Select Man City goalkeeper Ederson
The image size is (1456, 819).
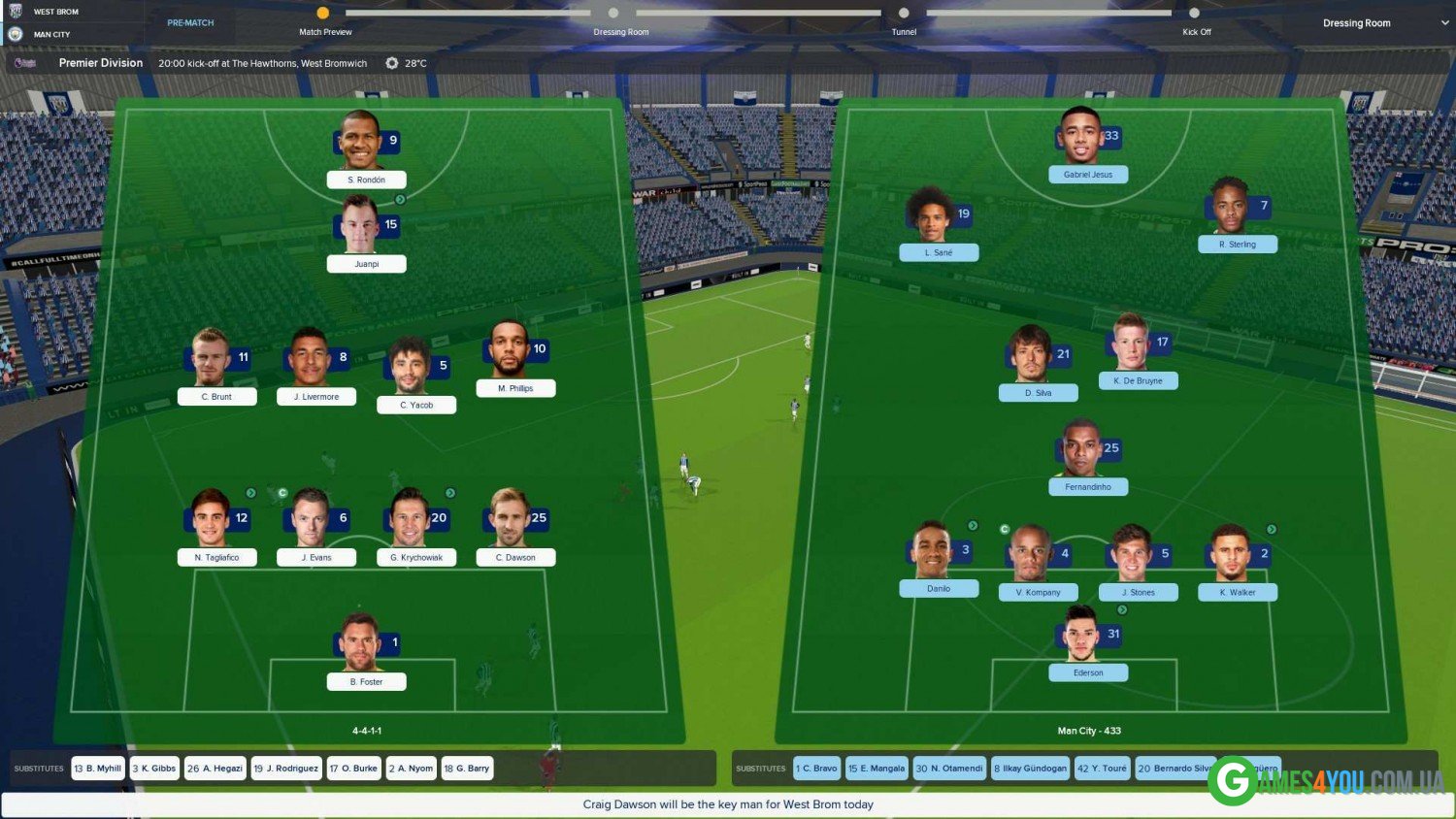(x=1087, y=672)
